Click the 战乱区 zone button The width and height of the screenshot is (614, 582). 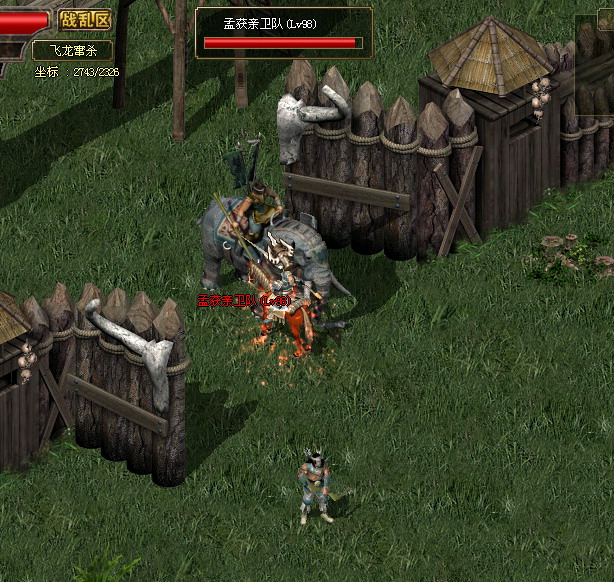click(x=84, y=19)
